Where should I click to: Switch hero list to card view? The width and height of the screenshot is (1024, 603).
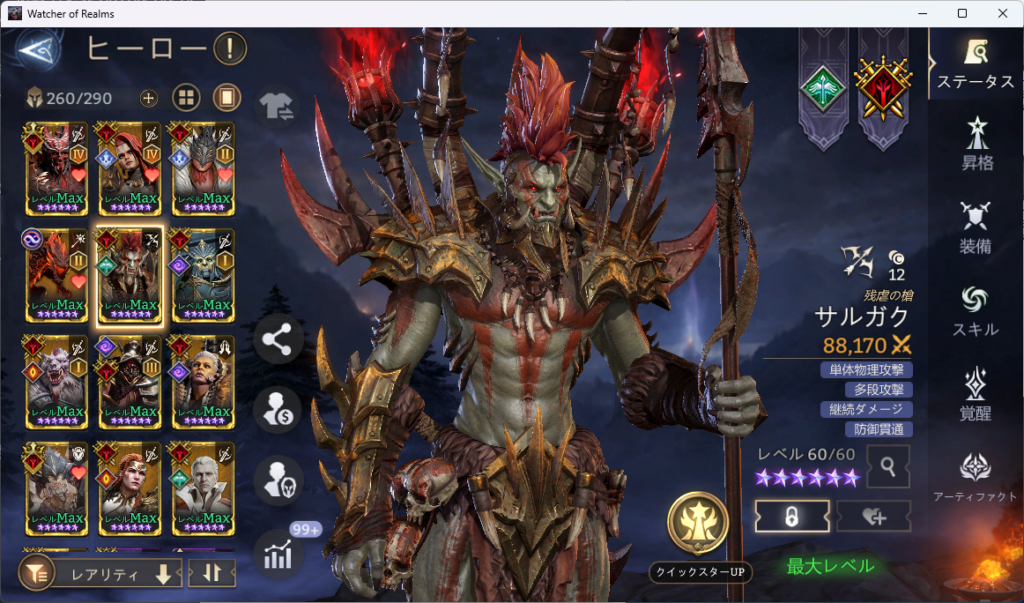(227, 98)
